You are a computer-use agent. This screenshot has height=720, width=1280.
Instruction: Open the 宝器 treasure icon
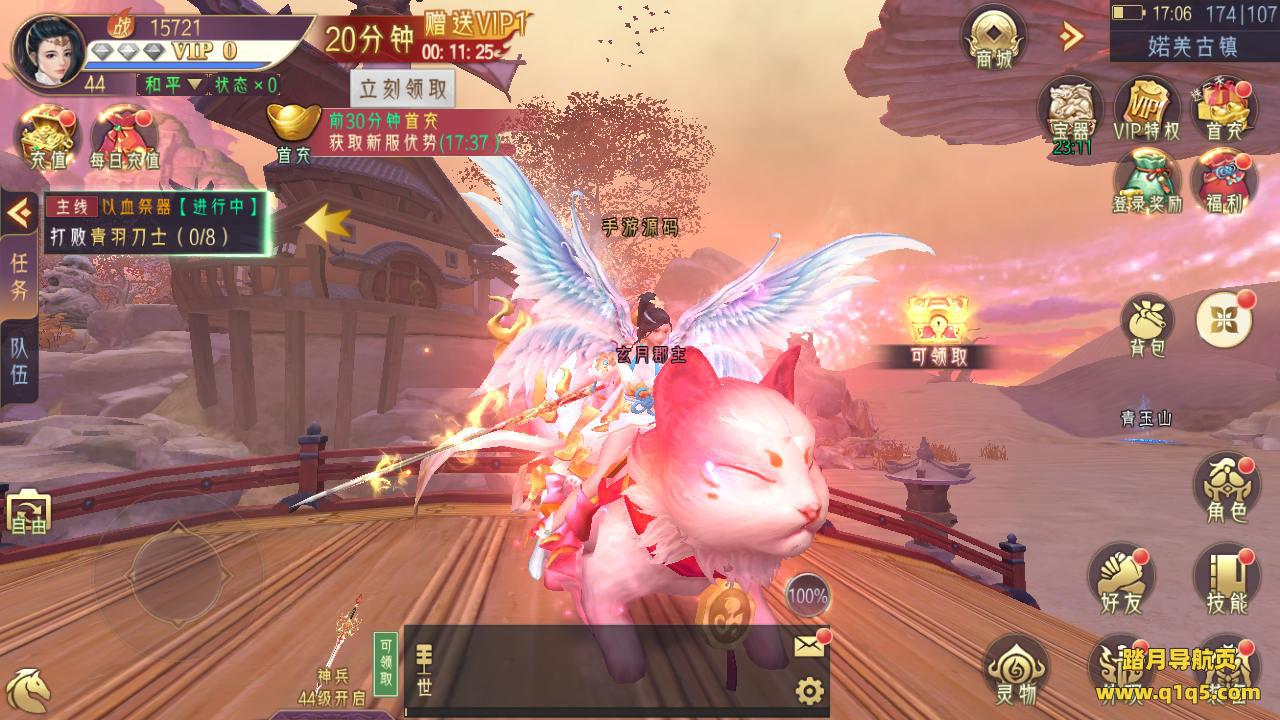(1070, 112)
